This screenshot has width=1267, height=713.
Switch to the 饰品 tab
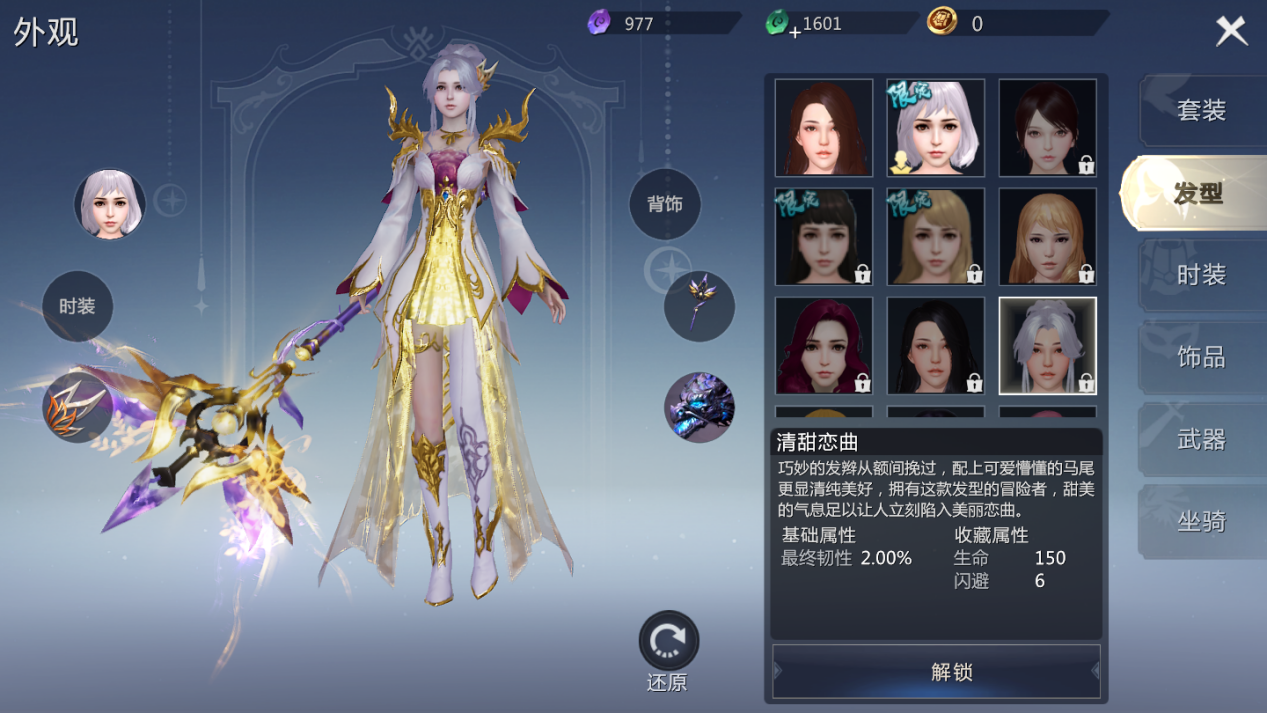click(x=1200, y=357)
